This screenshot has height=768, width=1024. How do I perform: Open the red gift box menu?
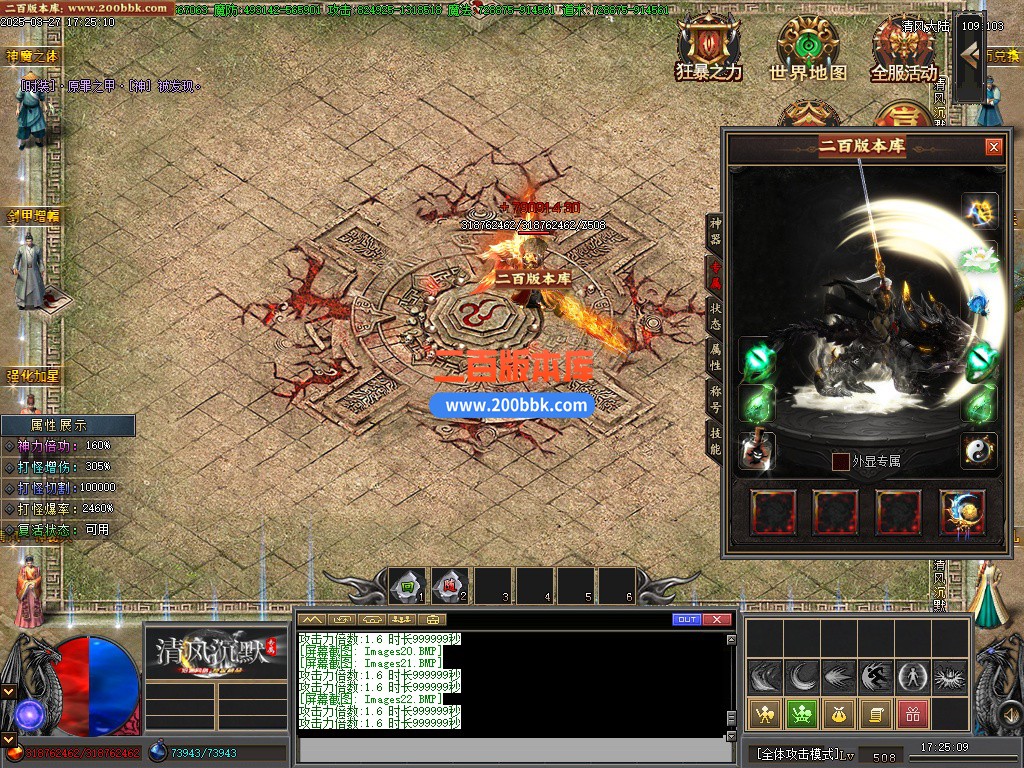[x=911, y=714]
